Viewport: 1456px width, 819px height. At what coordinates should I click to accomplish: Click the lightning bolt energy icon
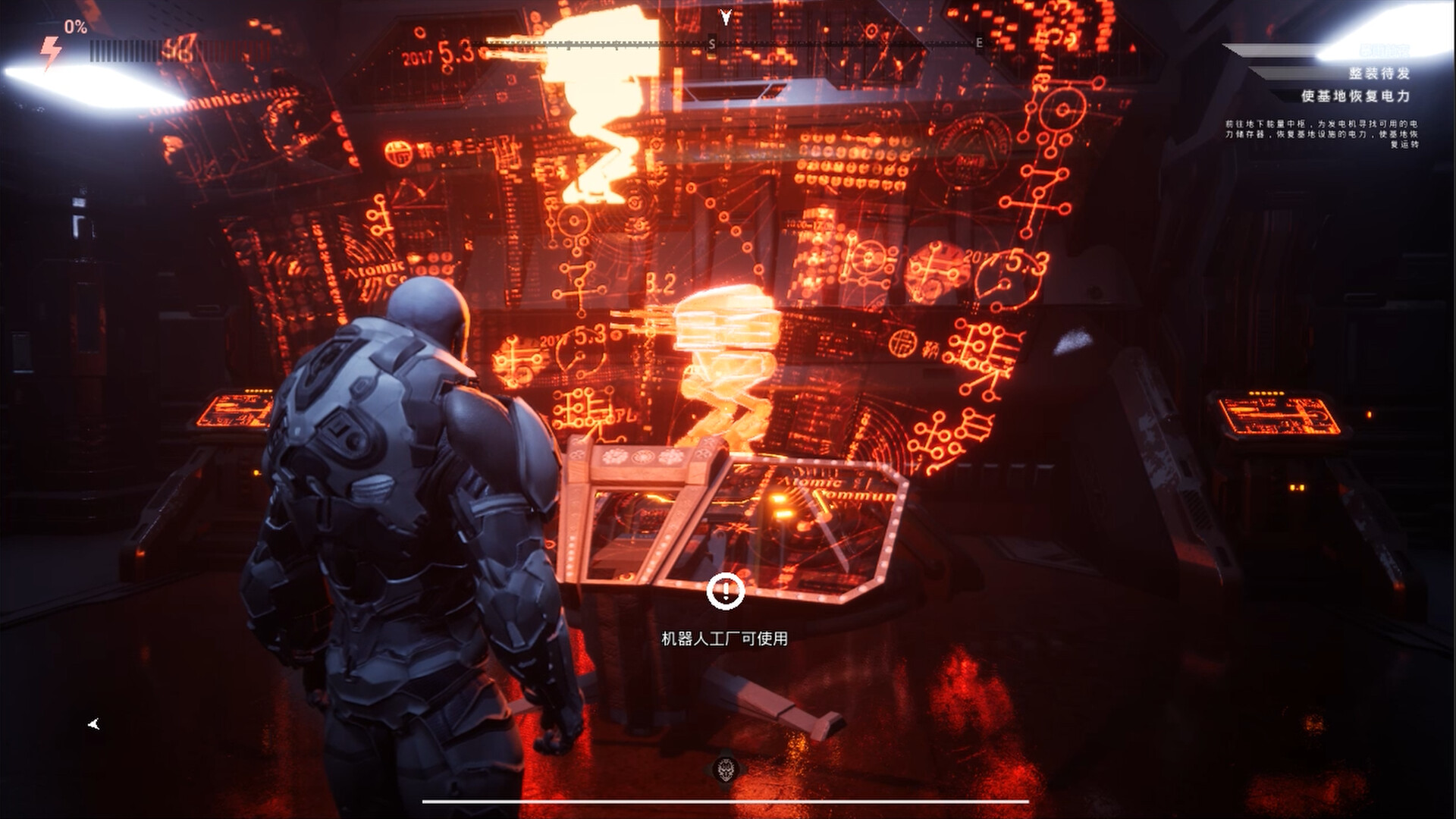(51, 52)
